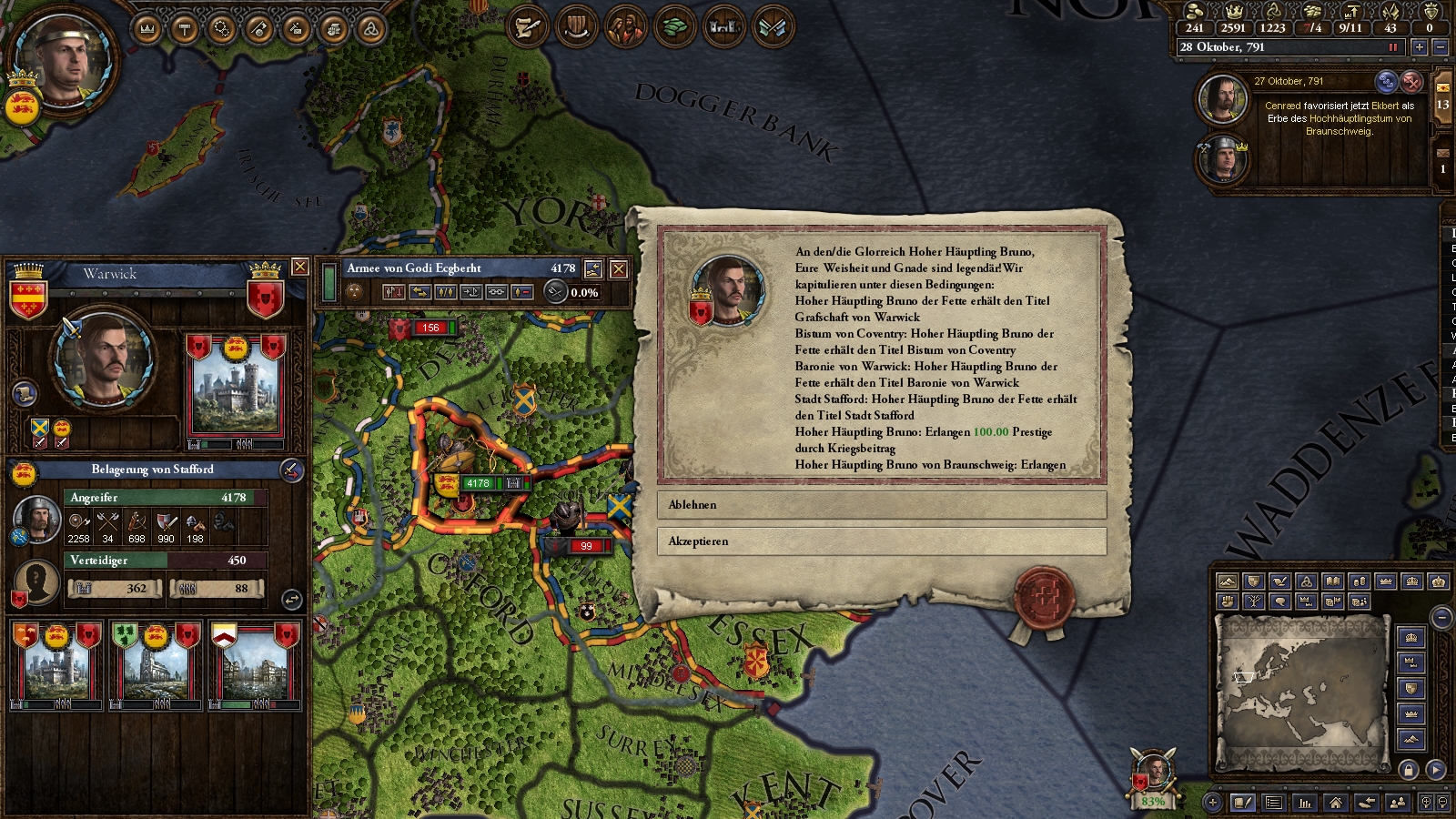The height and width of the screenshot is (819, 1456).
Task: Decline the surrender terms with Ablehnen
Action: coord(881,505)
